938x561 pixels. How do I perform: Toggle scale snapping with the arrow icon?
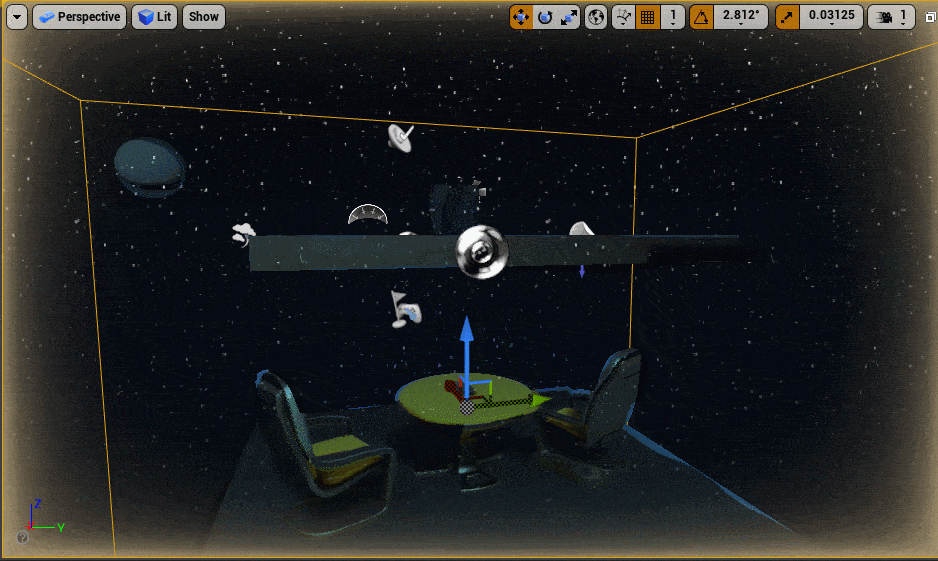pos(788,17)
